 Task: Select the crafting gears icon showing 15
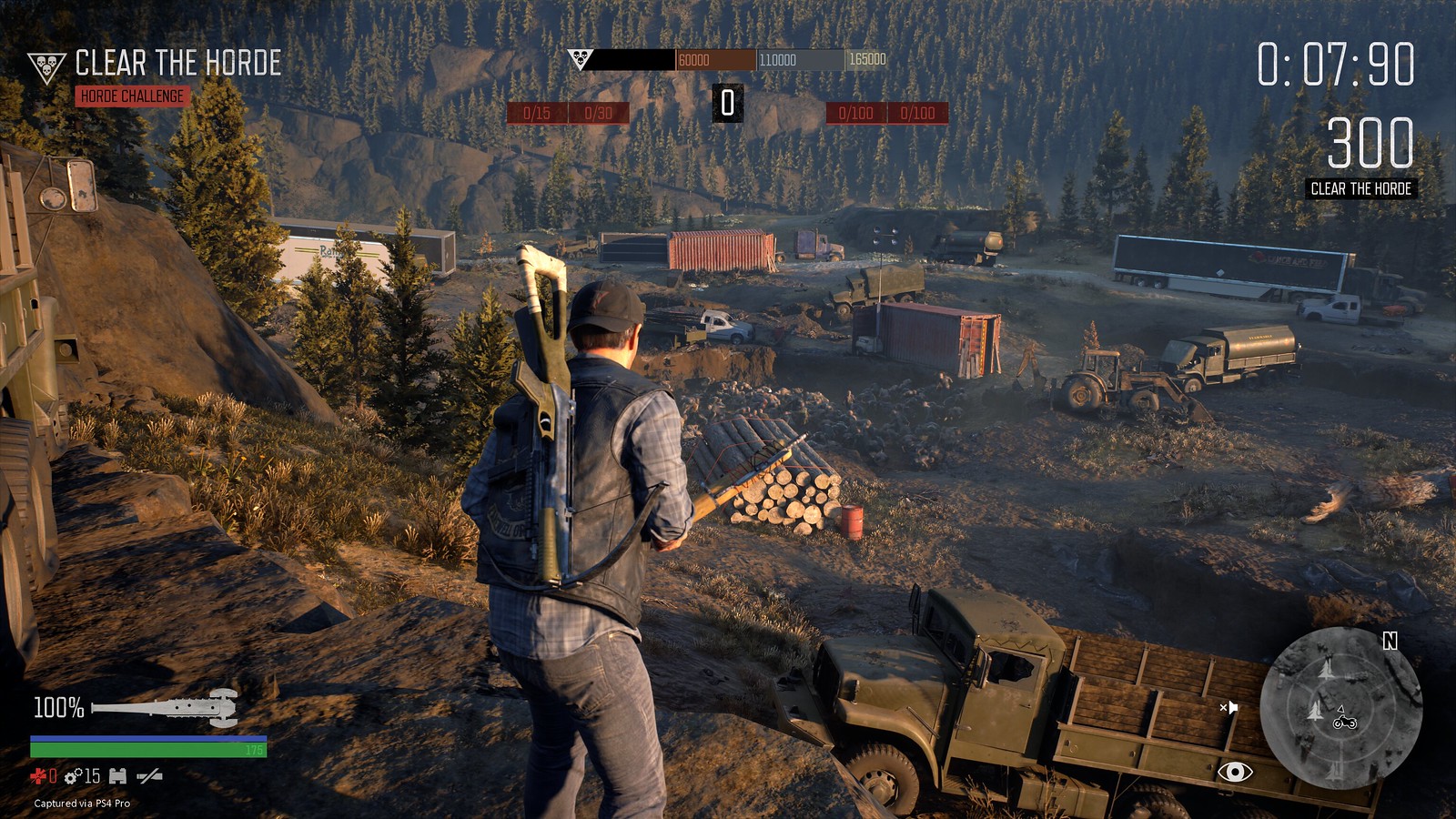click(78, 776)
